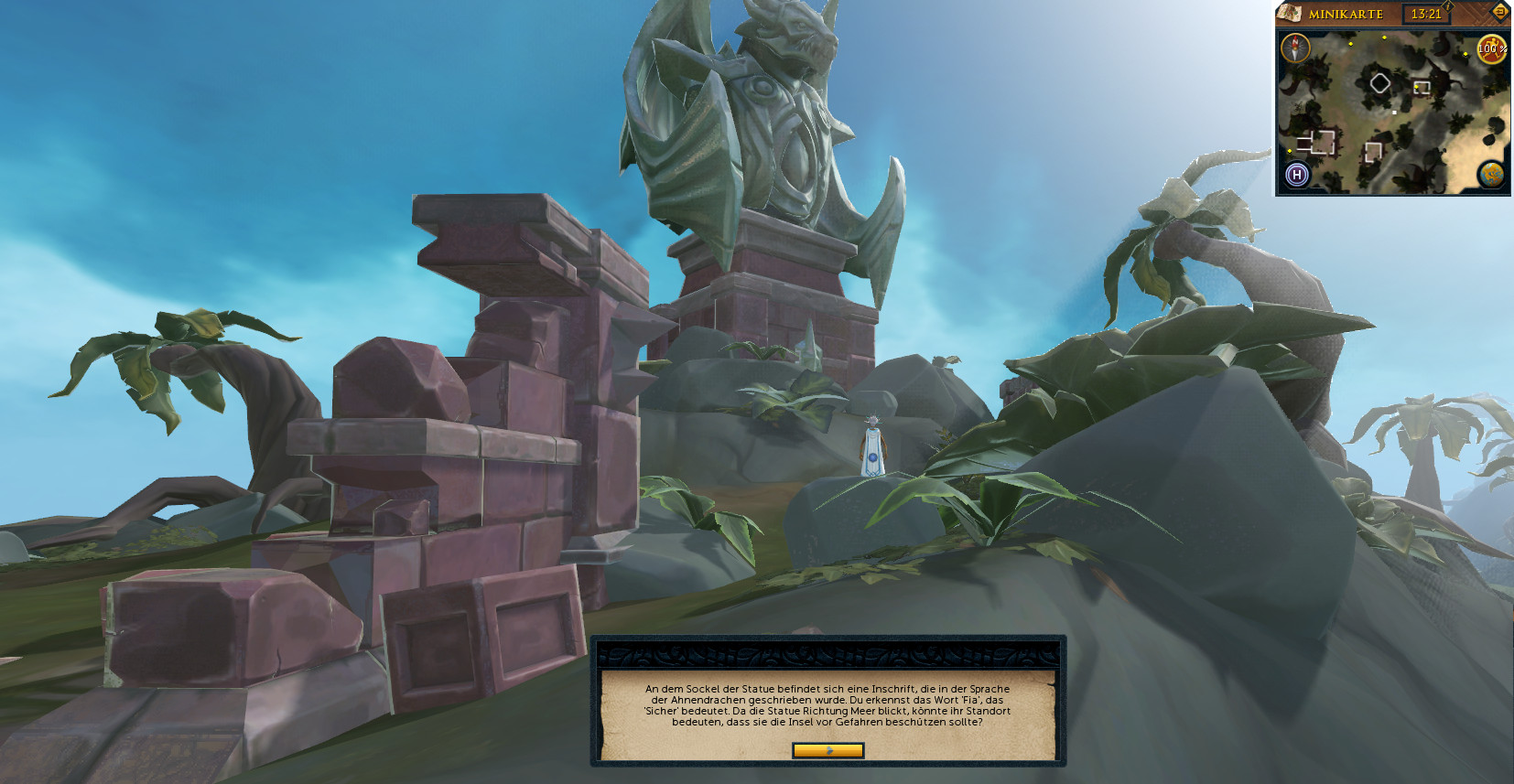Click the 13:21 clock on the minimap
This screenshot has height=784, width=1514.
click(1425, 14)
